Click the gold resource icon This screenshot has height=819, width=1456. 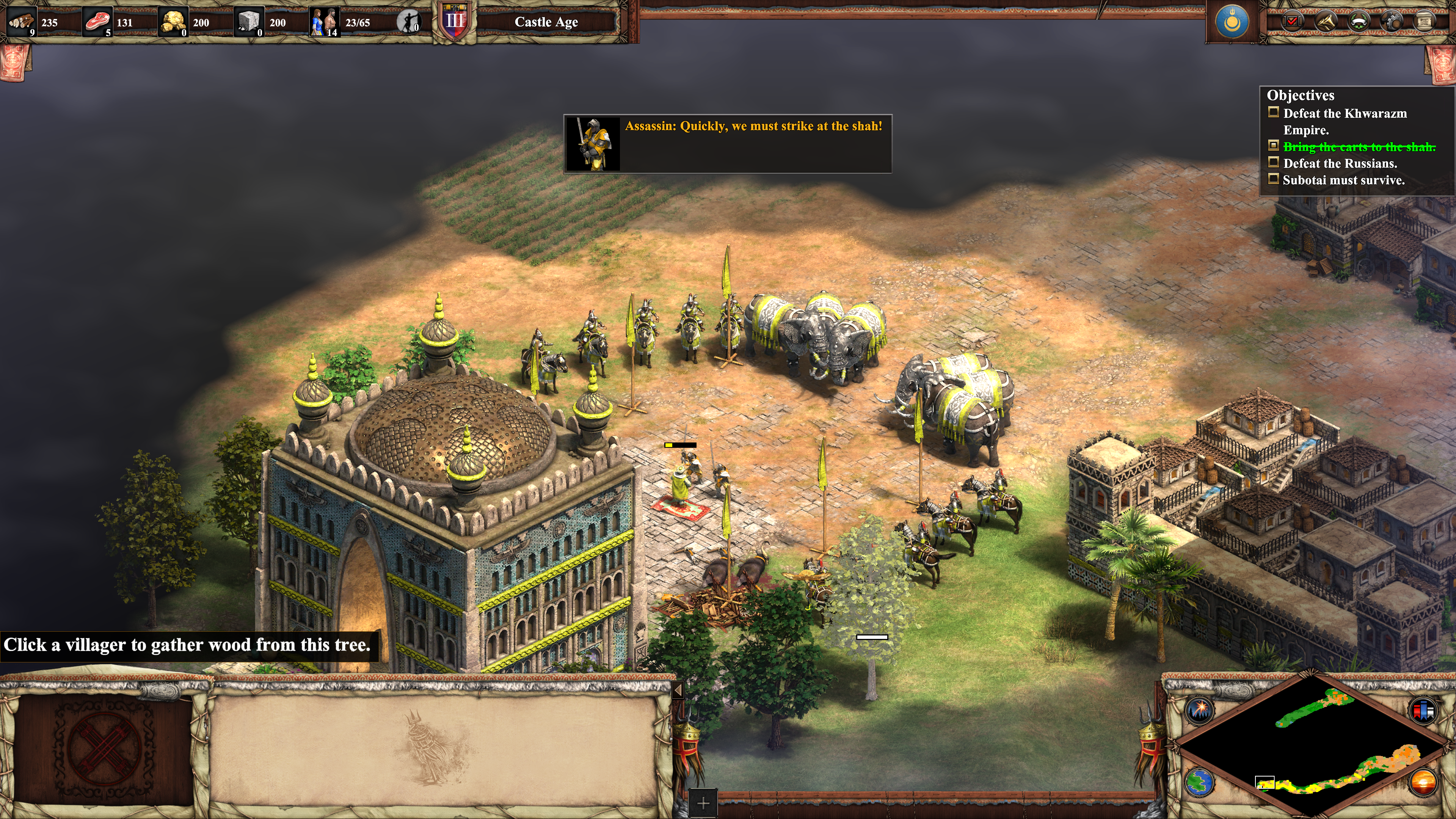173,22
